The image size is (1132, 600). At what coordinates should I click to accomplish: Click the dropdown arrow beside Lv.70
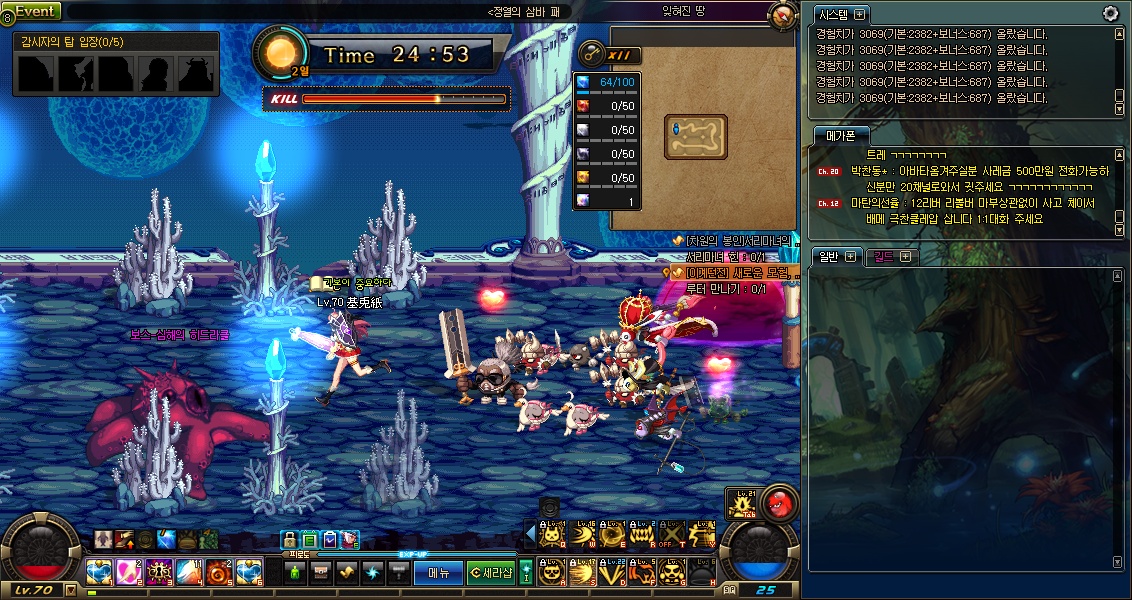70,590
